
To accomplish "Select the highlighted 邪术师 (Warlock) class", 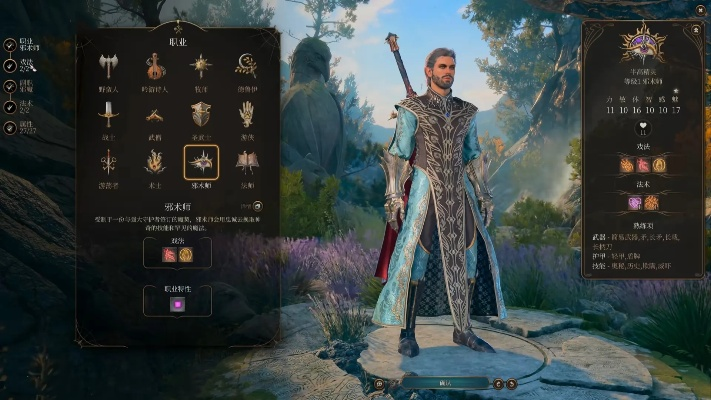I will (201, 162).
